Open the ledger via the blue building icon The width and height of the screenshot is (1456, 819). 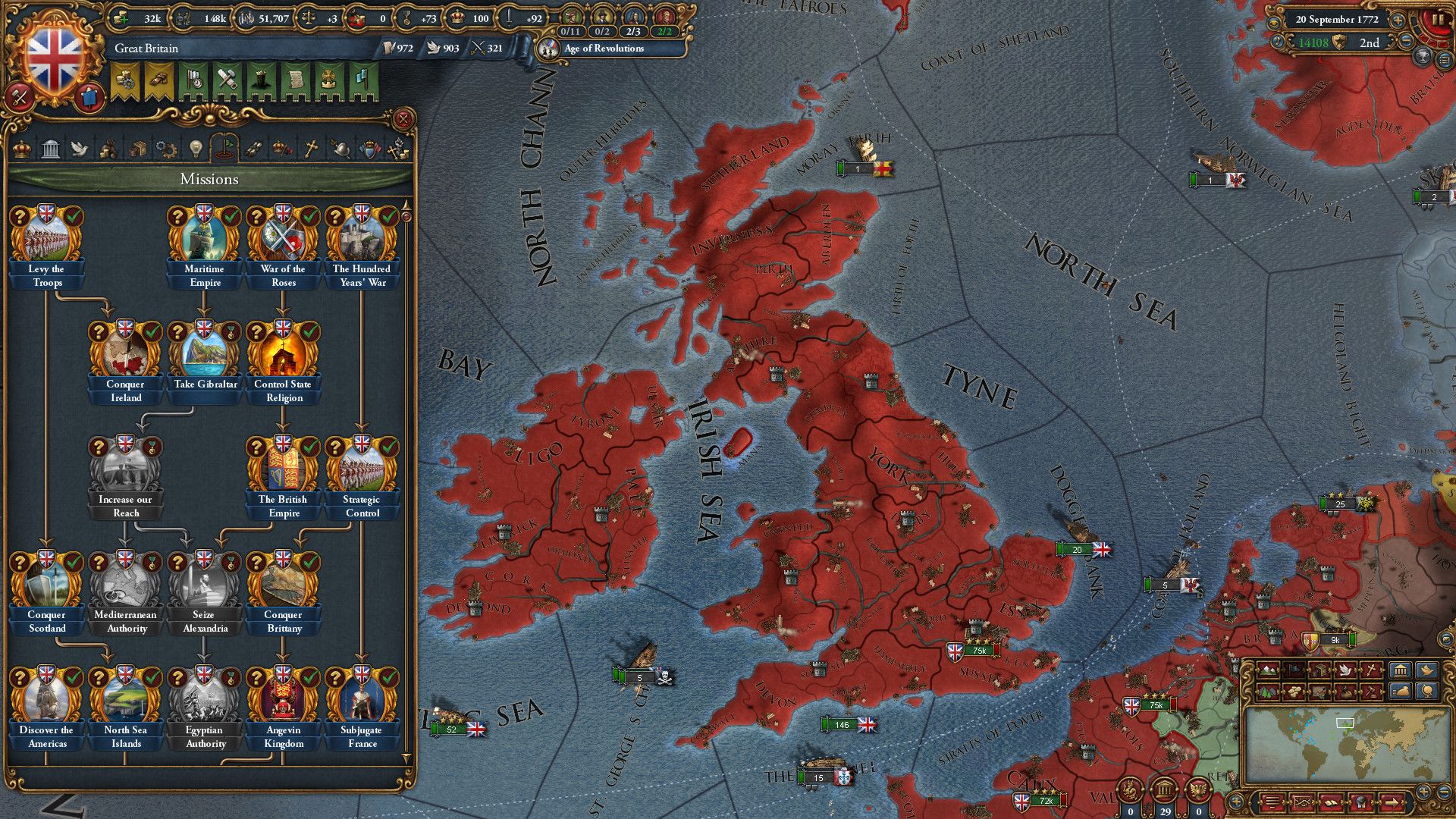(x=1401, y=671)
